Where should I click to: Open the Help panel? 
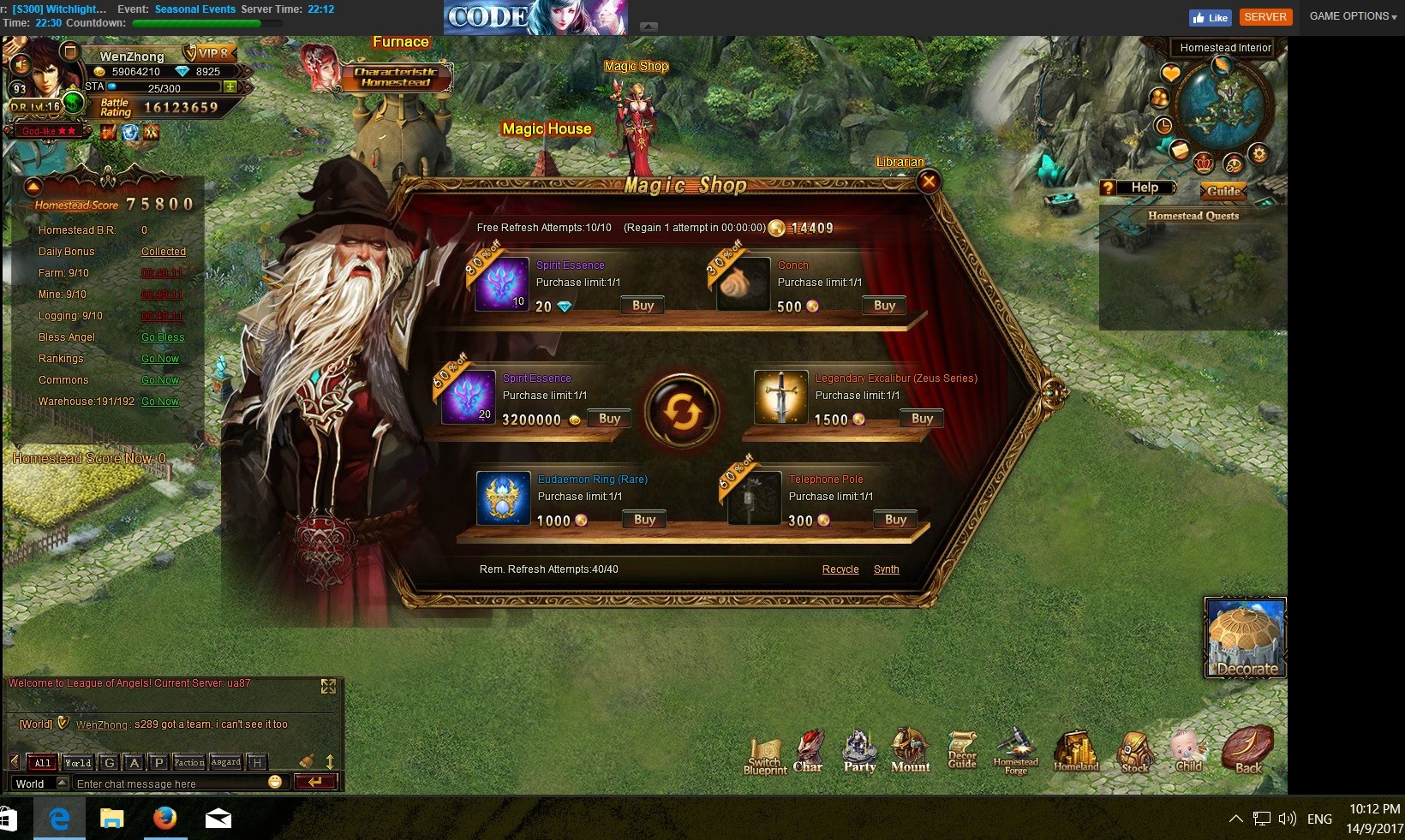point(1139,188)
